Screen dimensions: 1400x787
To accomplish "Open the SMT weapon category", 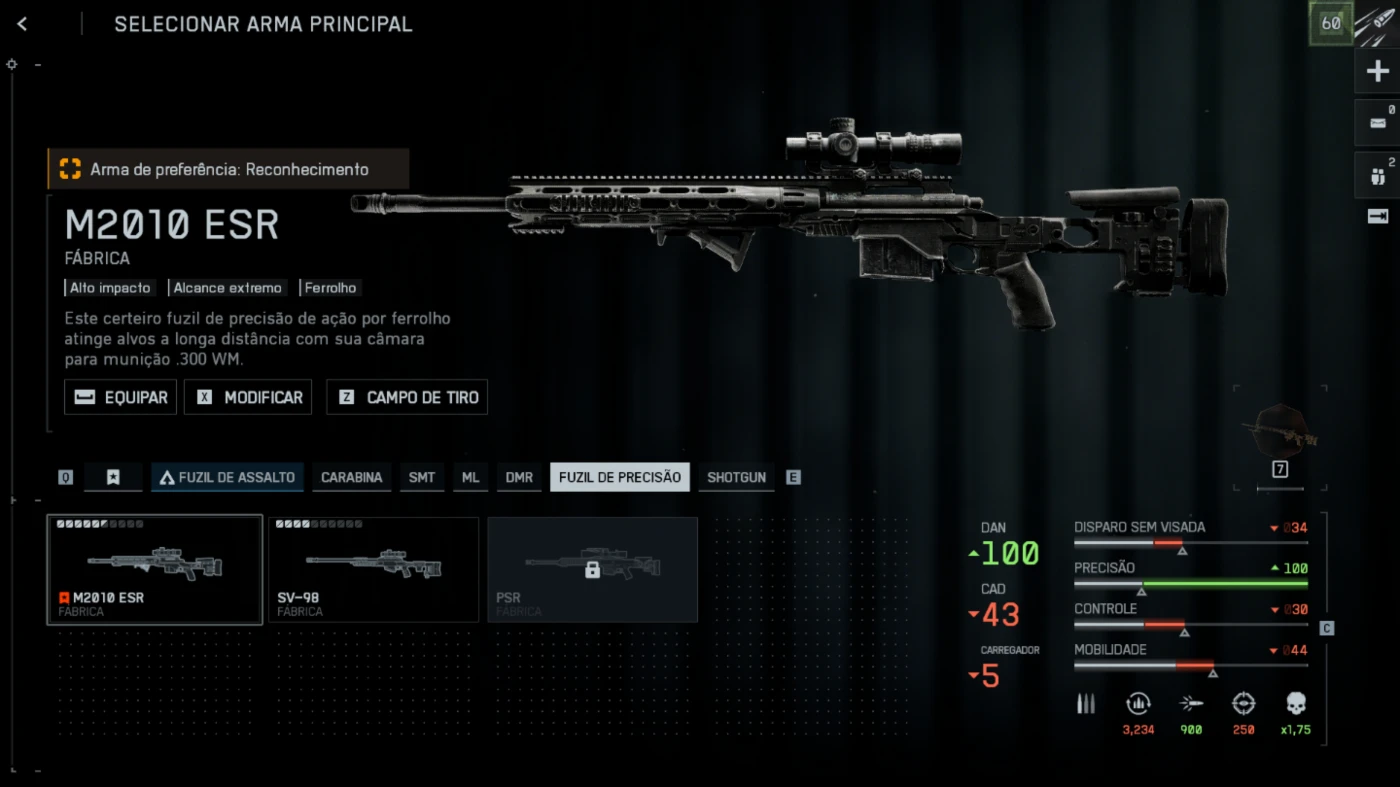I will (x=422, y=477).
